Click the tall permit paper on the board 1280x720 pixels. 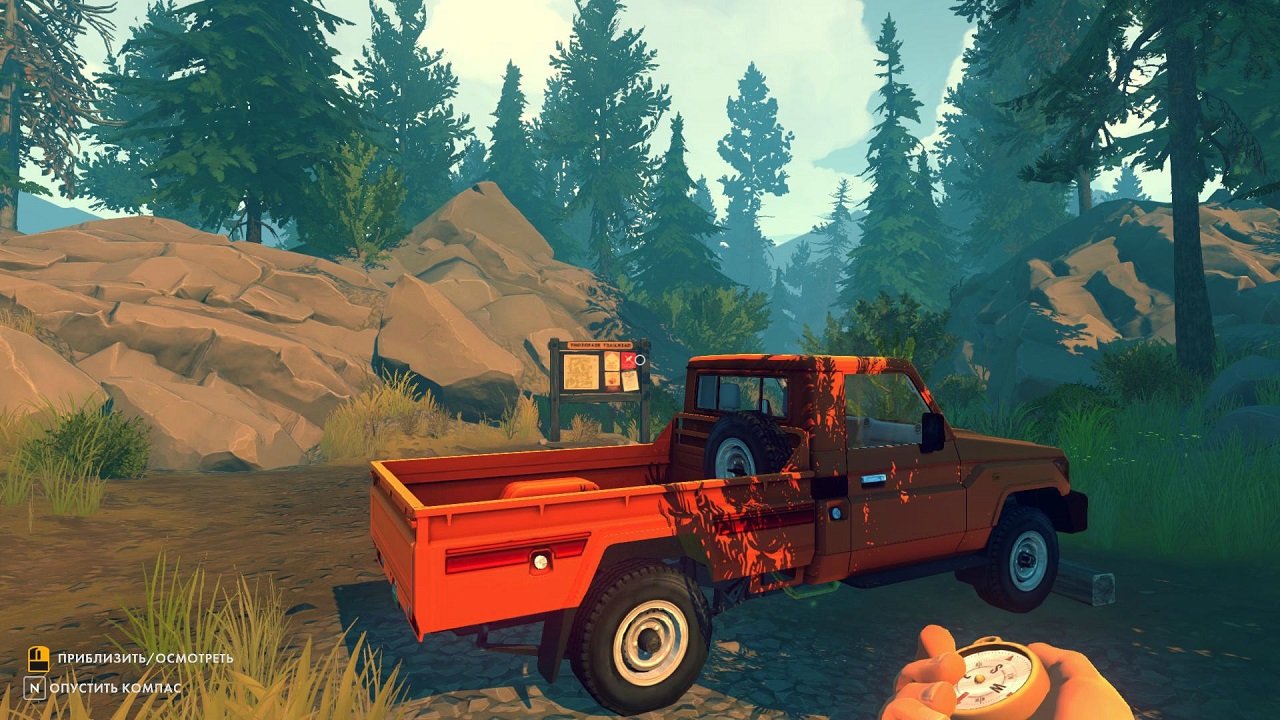pos(611,361)
